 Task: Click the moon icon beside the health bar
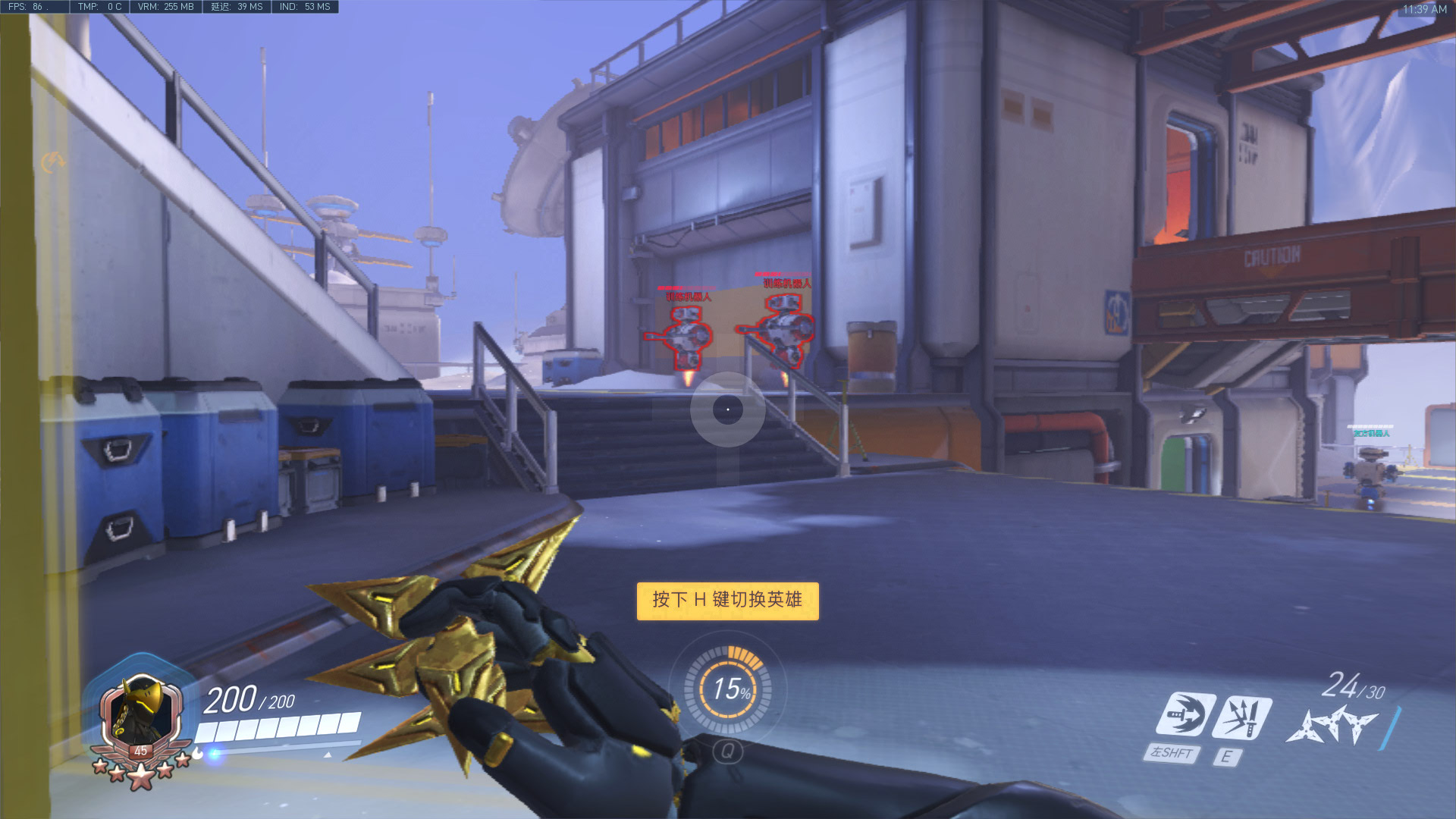point(197,754)
